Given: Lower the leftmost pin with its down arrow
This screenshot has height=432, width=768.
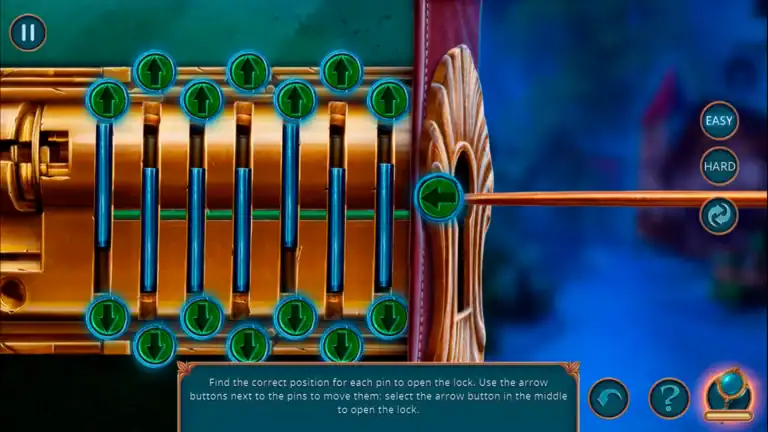Looking at the screenshot, I should tap(107, 317).
